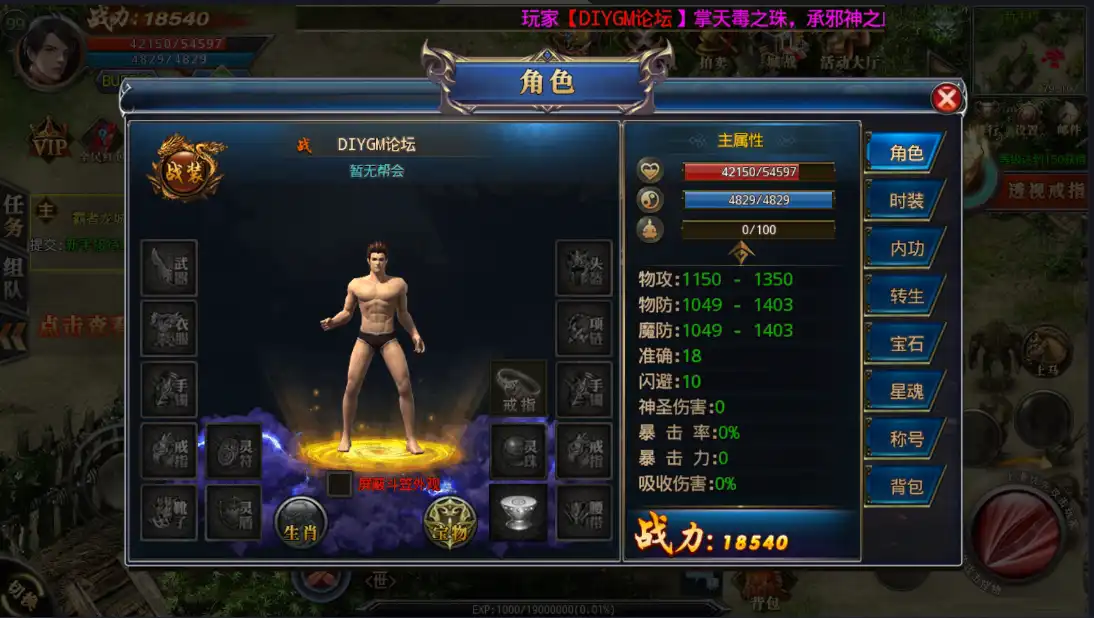Open the 内功 inner power tab
This screenshot has width=1094, height=618.
click(905, 248)
